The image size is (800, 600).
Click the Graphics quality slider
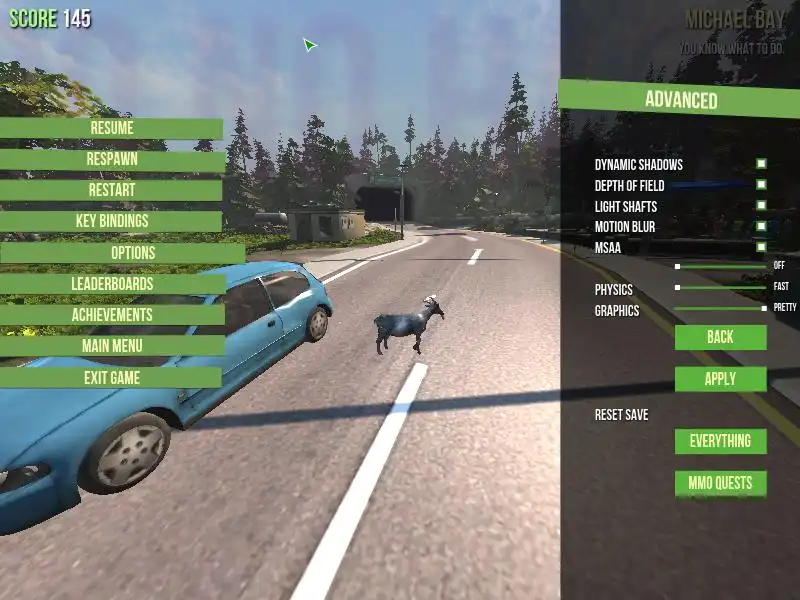pyautogui.click(x=720, y=308)
